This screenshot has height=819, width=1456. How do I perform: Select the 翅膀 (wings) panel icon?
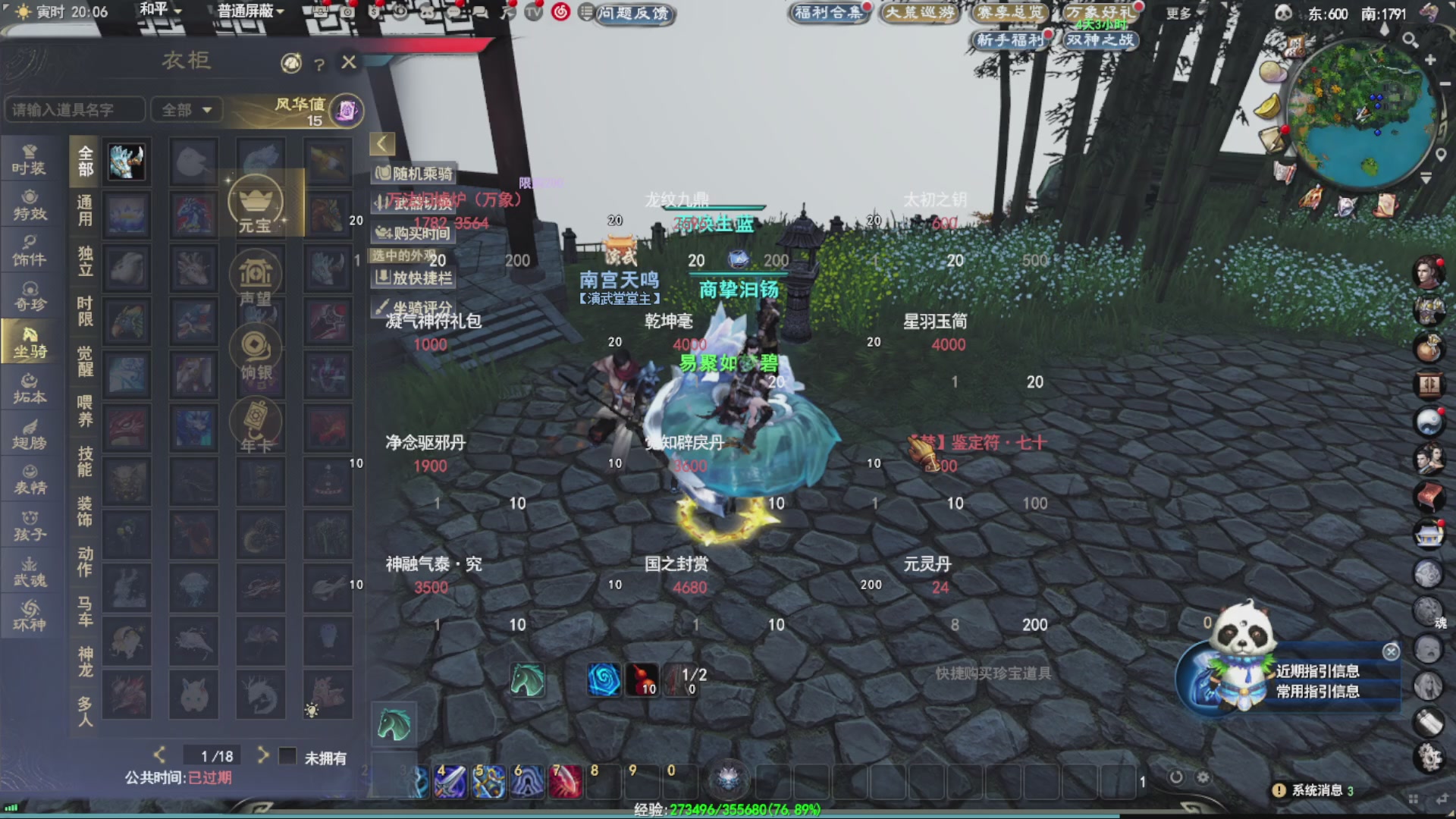[x=29, y=434]
